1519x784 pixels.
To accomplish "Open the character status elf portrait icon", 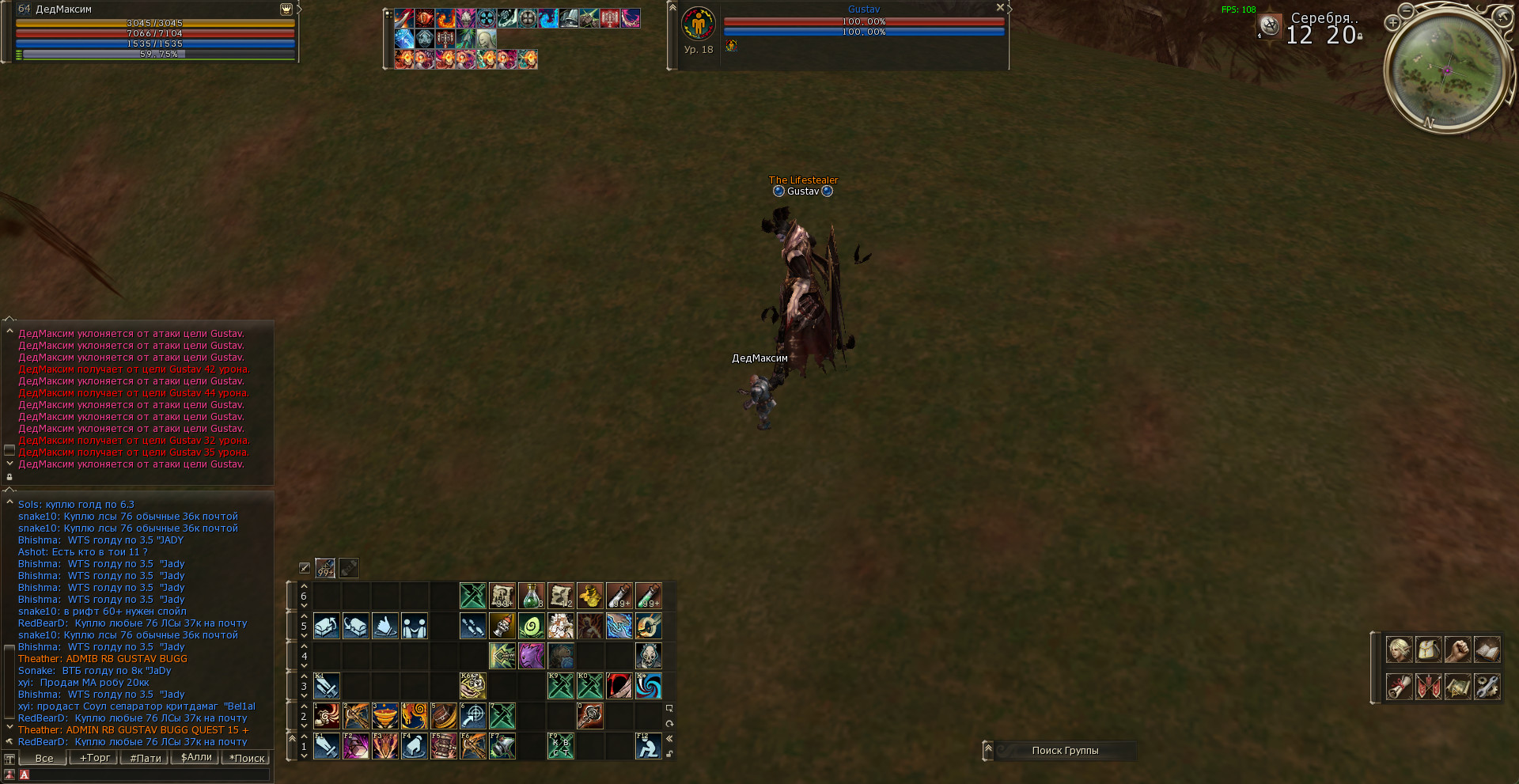I will pyautogui.click(x=1399, y=650).
